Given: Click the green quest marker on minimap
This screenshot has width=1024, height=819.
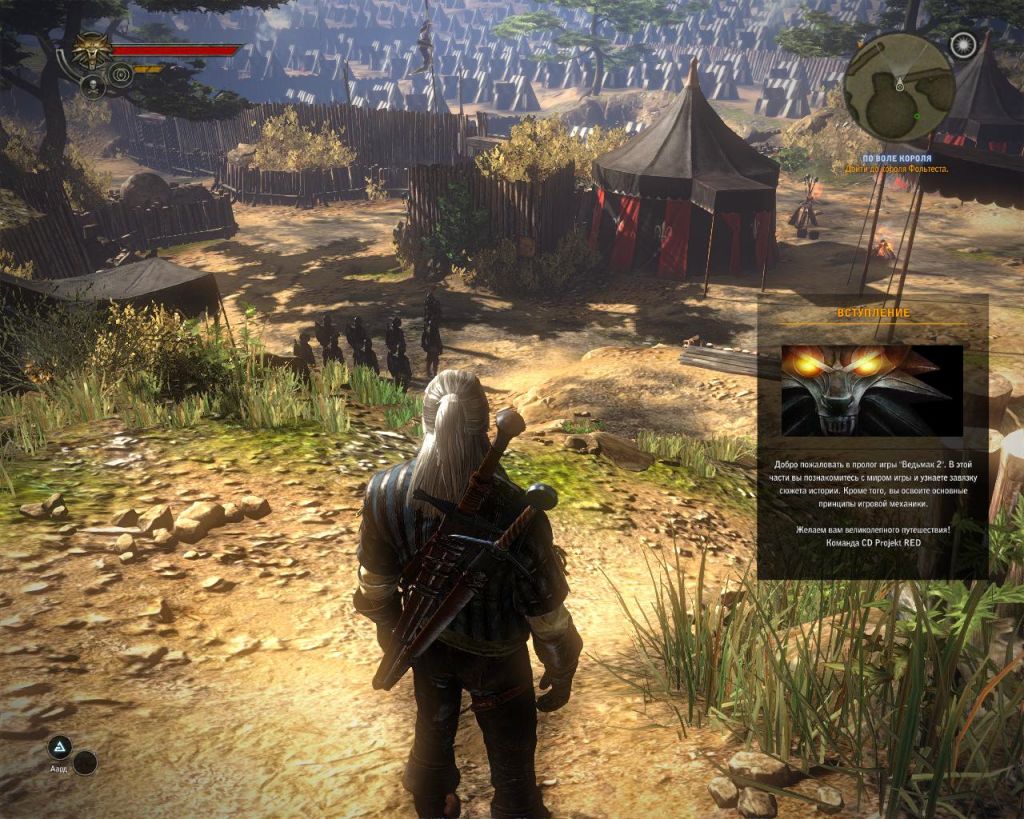Looking at the screenshot, I should click(x=917, y=116).
